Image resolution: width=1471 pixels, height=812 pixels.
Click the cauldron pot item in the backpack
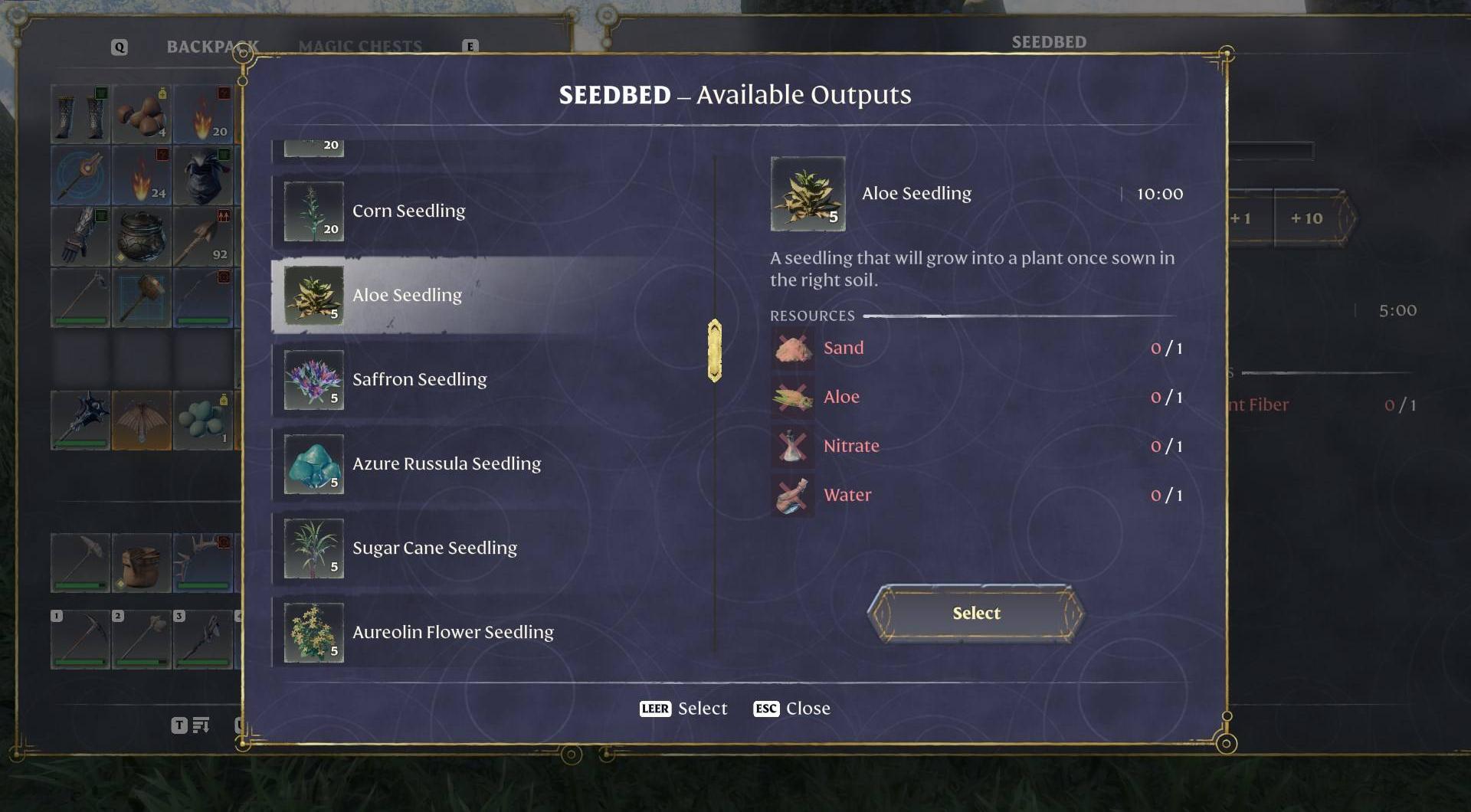142,237
